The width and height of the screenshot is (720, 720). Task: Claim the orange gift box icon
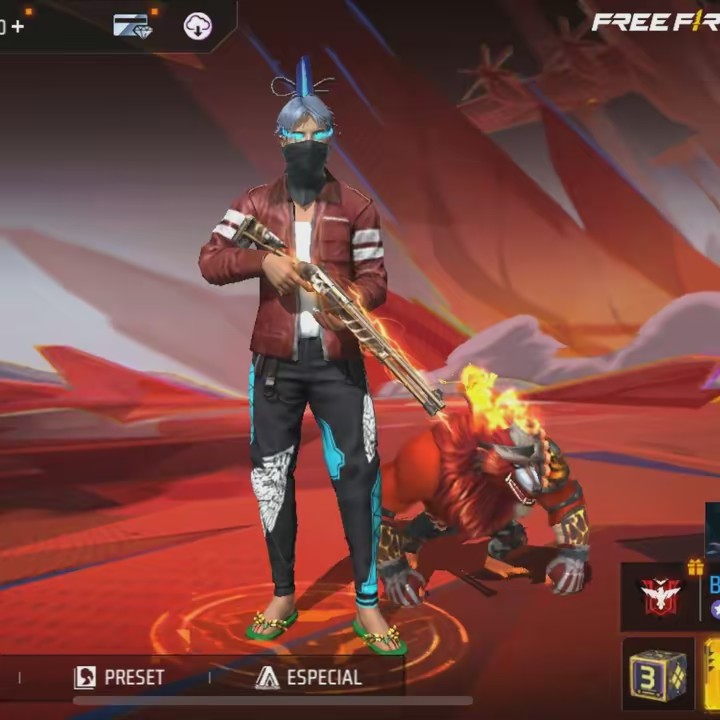point(695,567)
